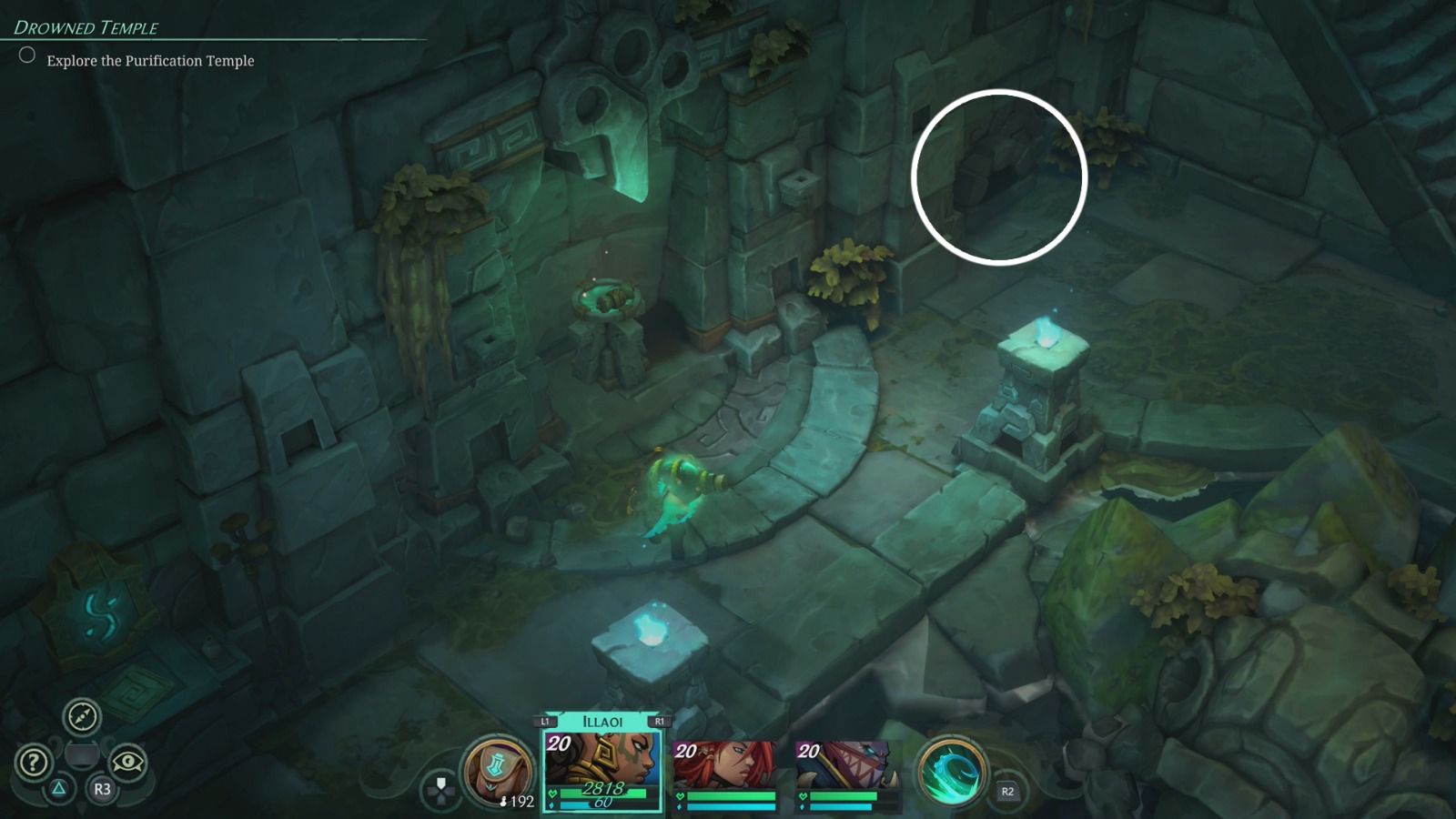
Task: Click the question mark help icon
Action: pos(34,761)
